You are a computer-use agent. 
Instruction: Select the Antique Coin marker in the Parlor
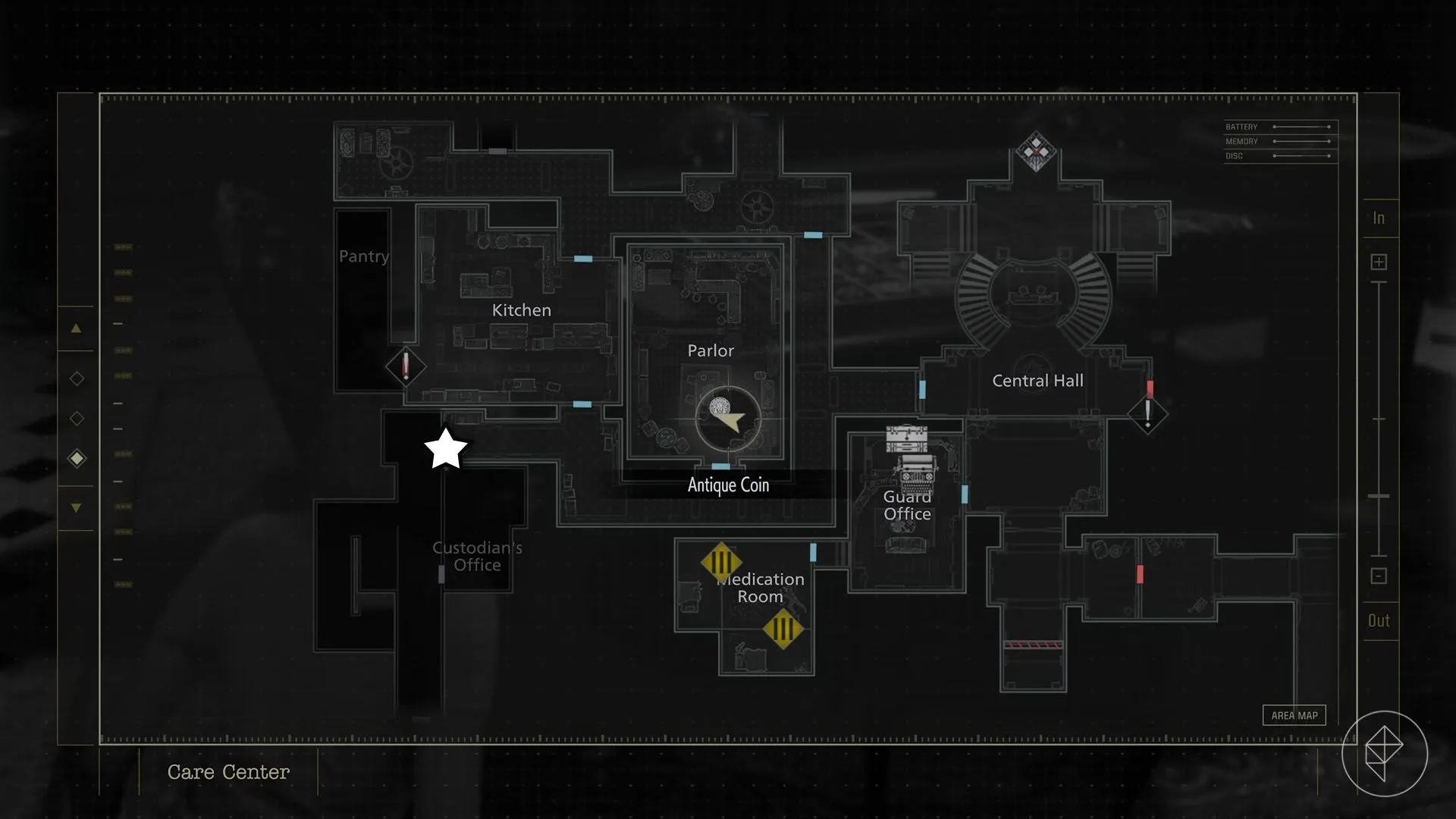720,409
